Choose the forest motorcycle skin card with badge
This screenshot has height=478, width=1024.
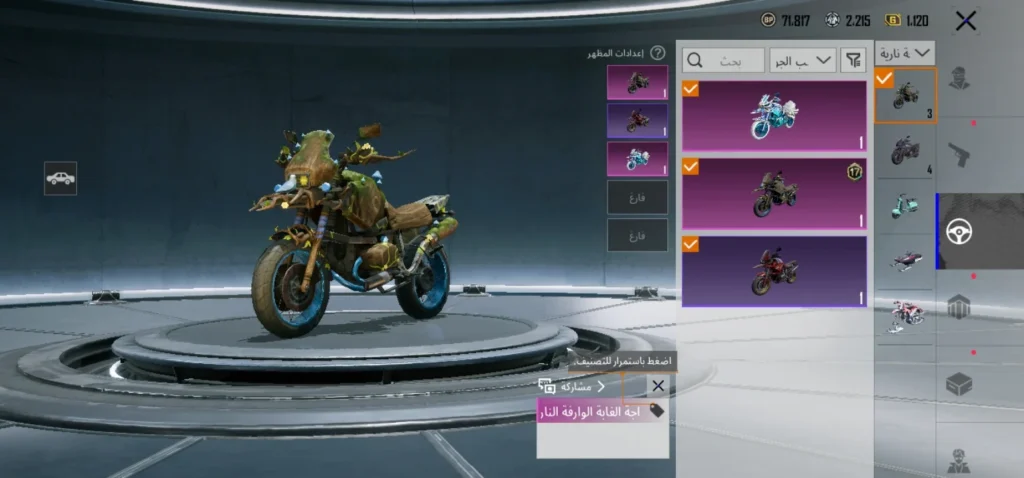point(773,193)
